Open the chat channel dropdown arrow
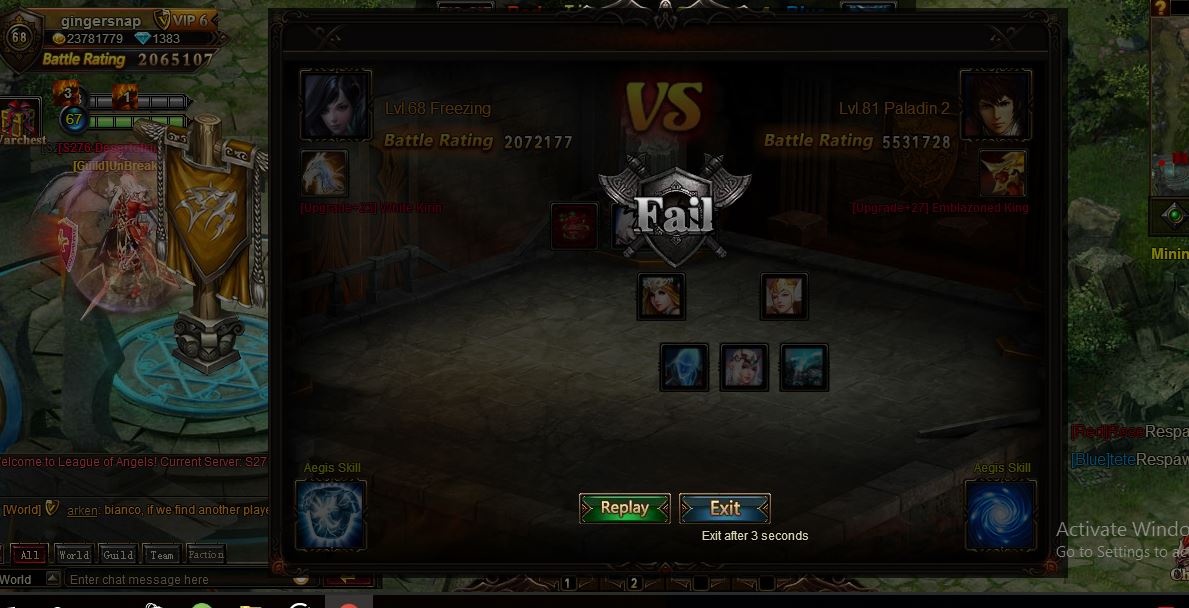 tap(53, 580)
